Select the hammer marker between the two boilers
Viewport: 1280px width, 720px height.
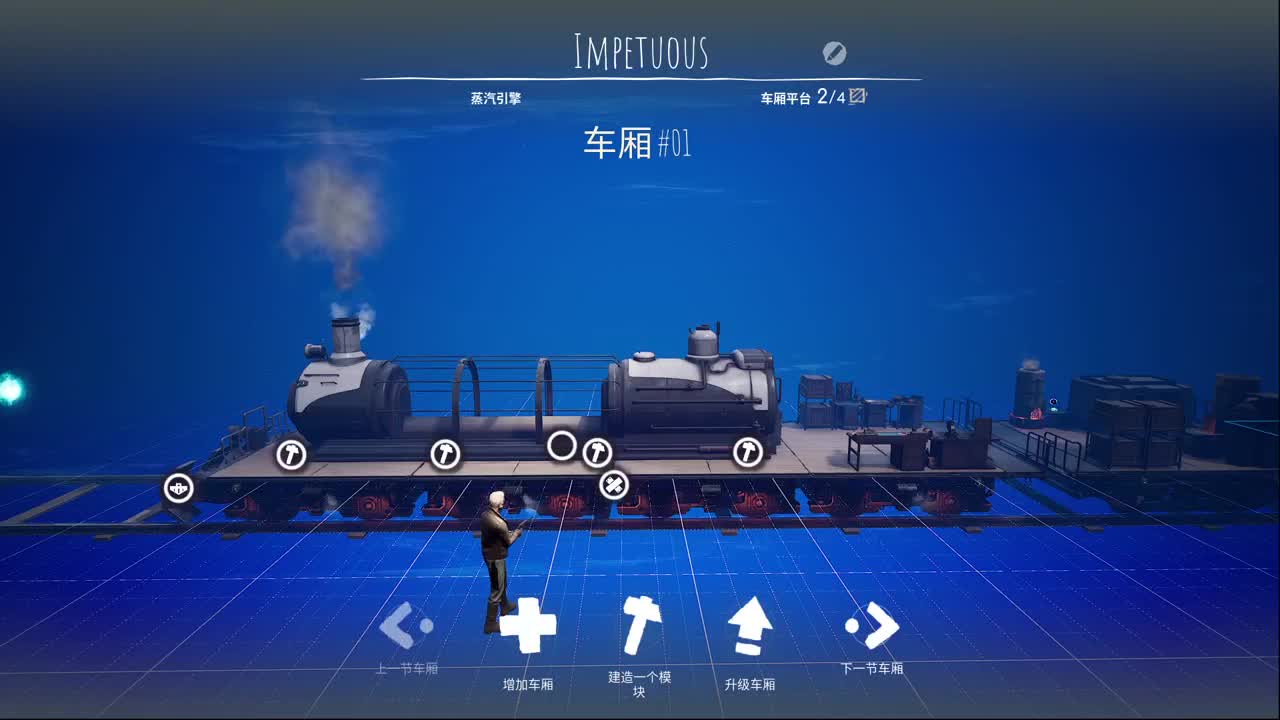pos(598,453)
